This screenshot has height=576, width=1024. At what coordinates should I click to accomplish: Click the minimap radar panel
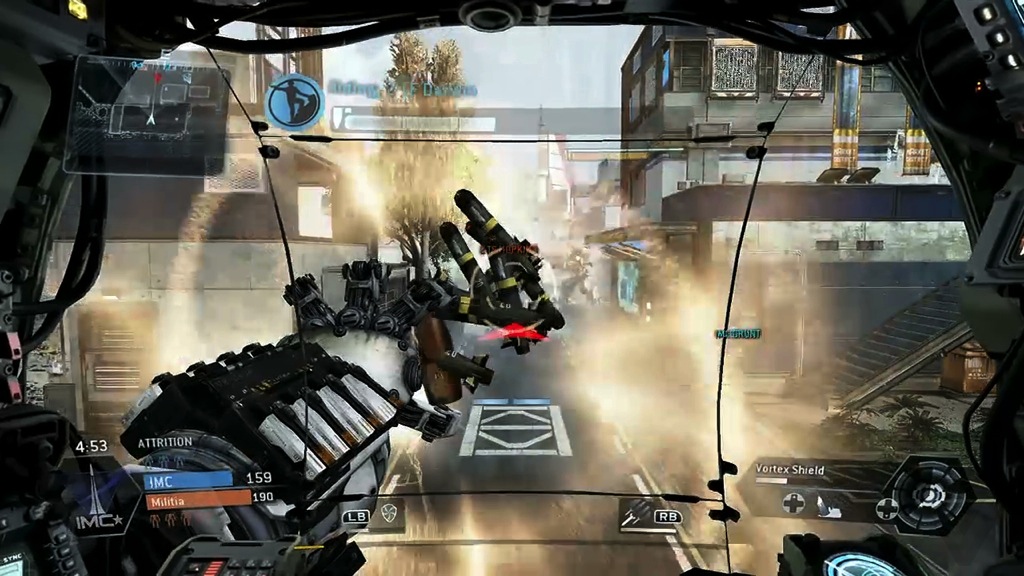click(145, 113)
